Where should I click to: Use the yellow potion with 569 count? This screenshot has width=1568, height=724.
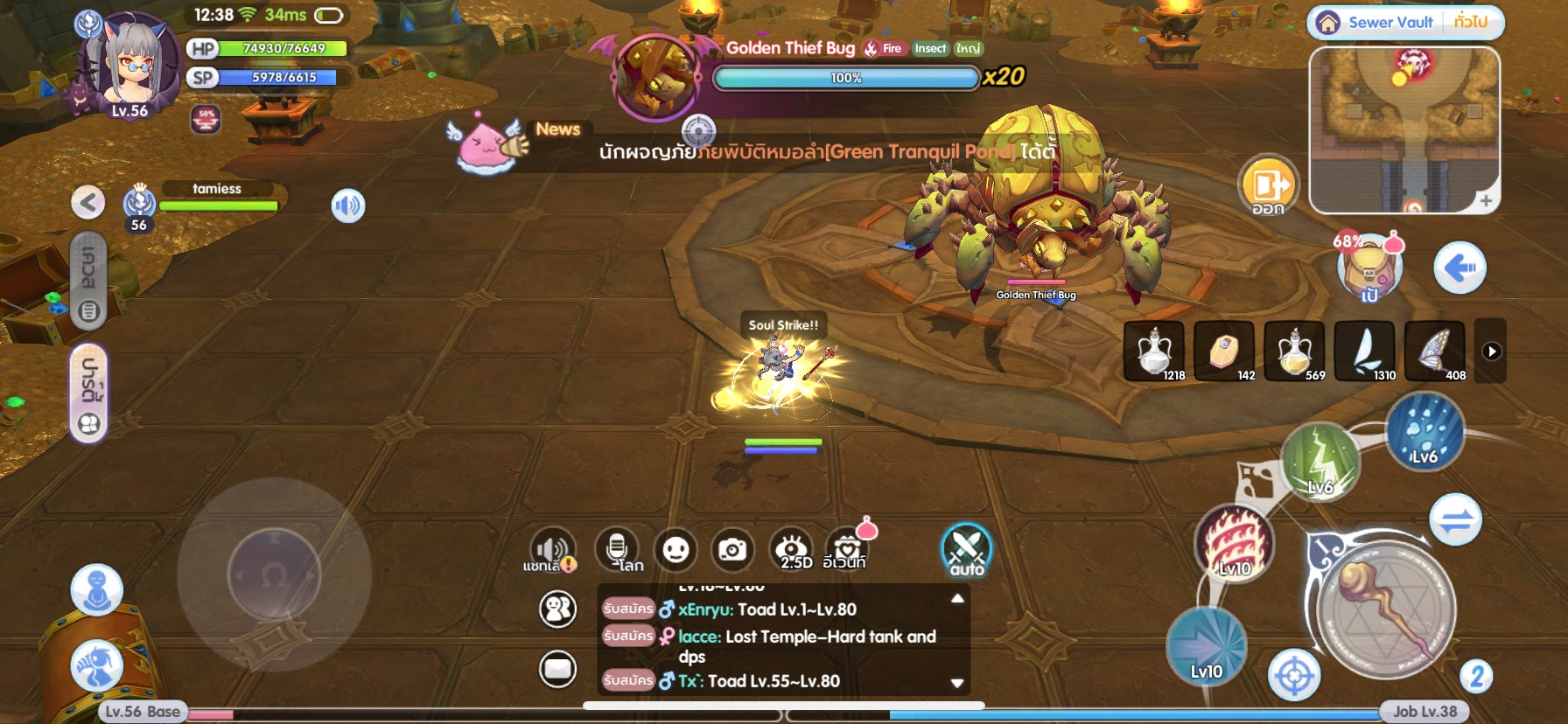point(1294,351)
